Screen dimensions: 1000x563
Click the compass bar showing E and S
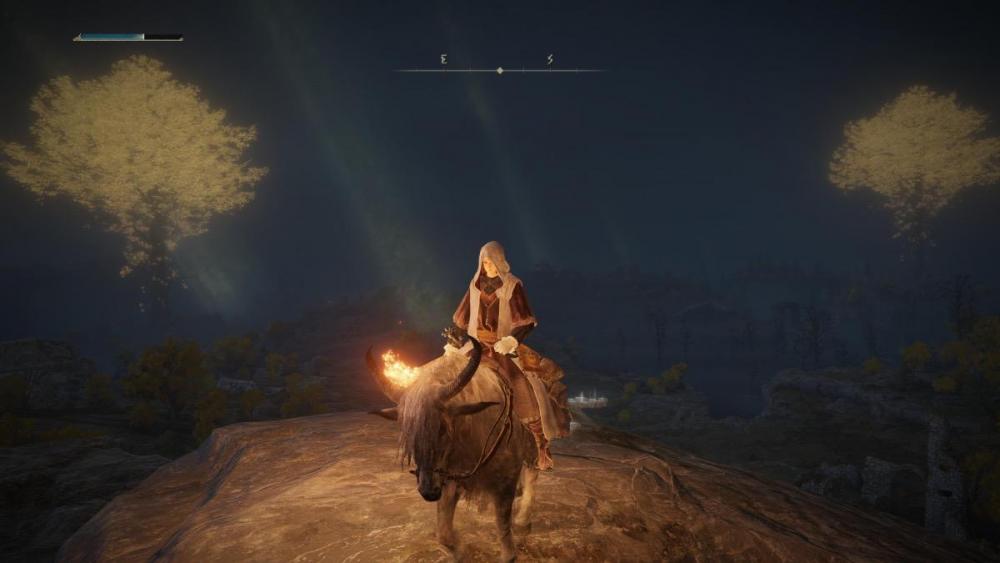point(499,68)
